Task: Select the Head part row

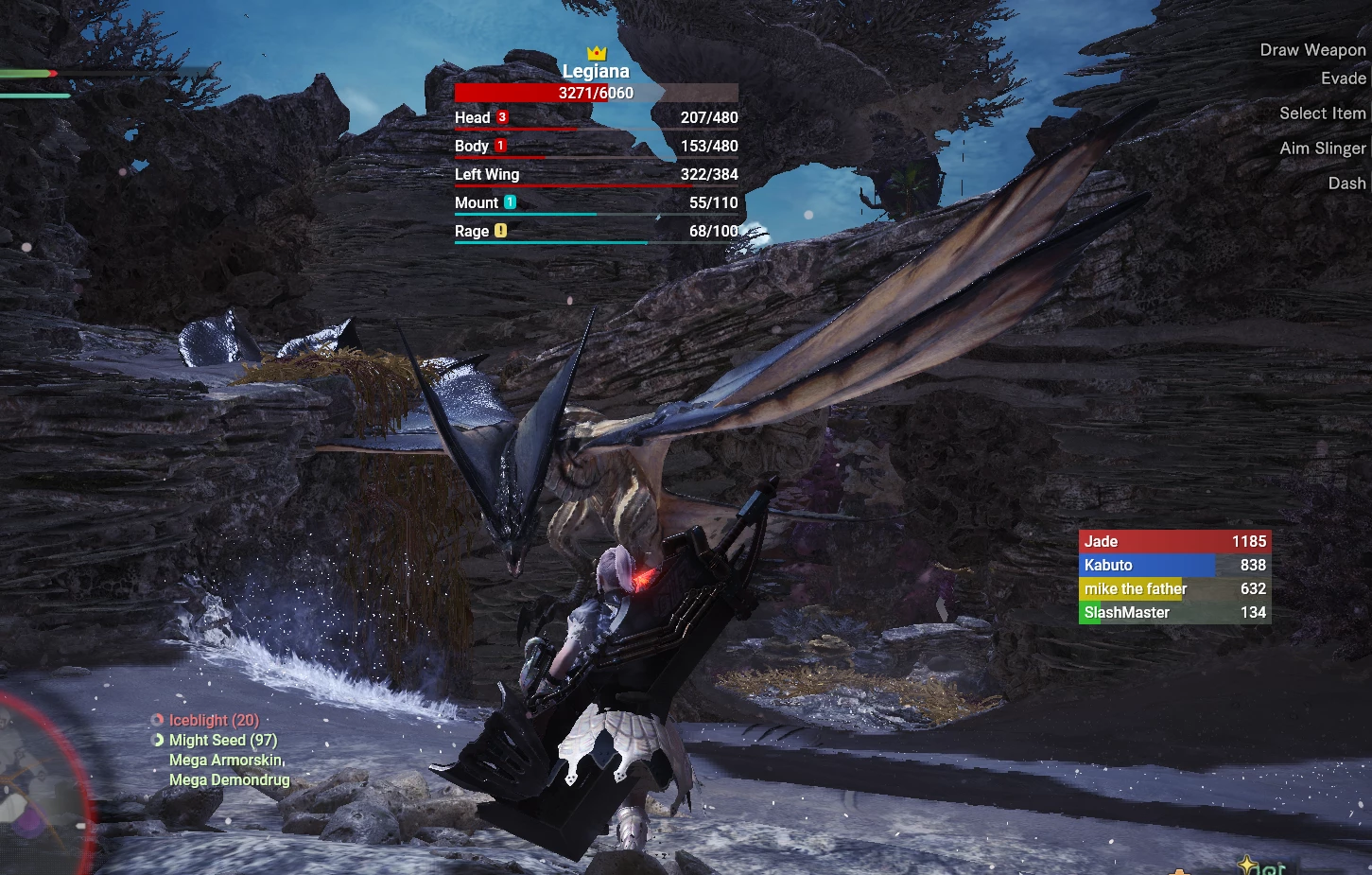Action: (596, 118)
